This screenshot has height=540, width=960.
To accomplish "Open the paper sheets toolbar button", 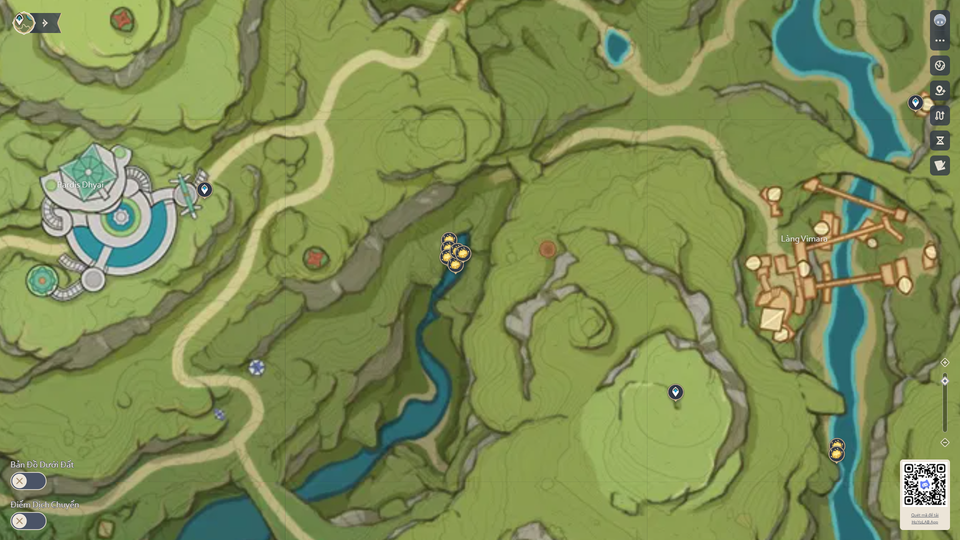I will [x=940, y=166].
